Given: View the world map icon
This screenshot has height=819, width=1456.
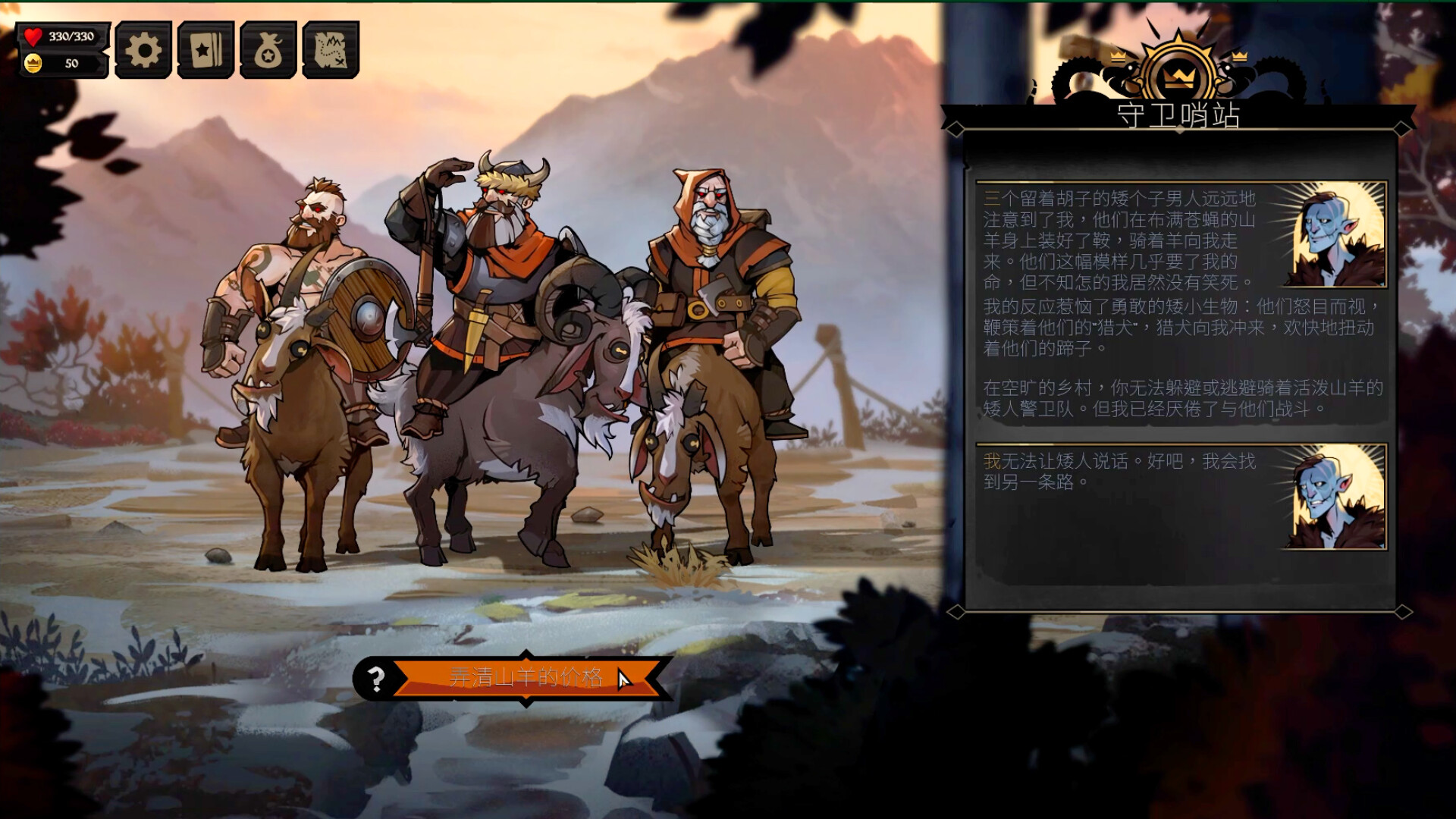Looking at the screenshot, I should [x=331, y=49].
